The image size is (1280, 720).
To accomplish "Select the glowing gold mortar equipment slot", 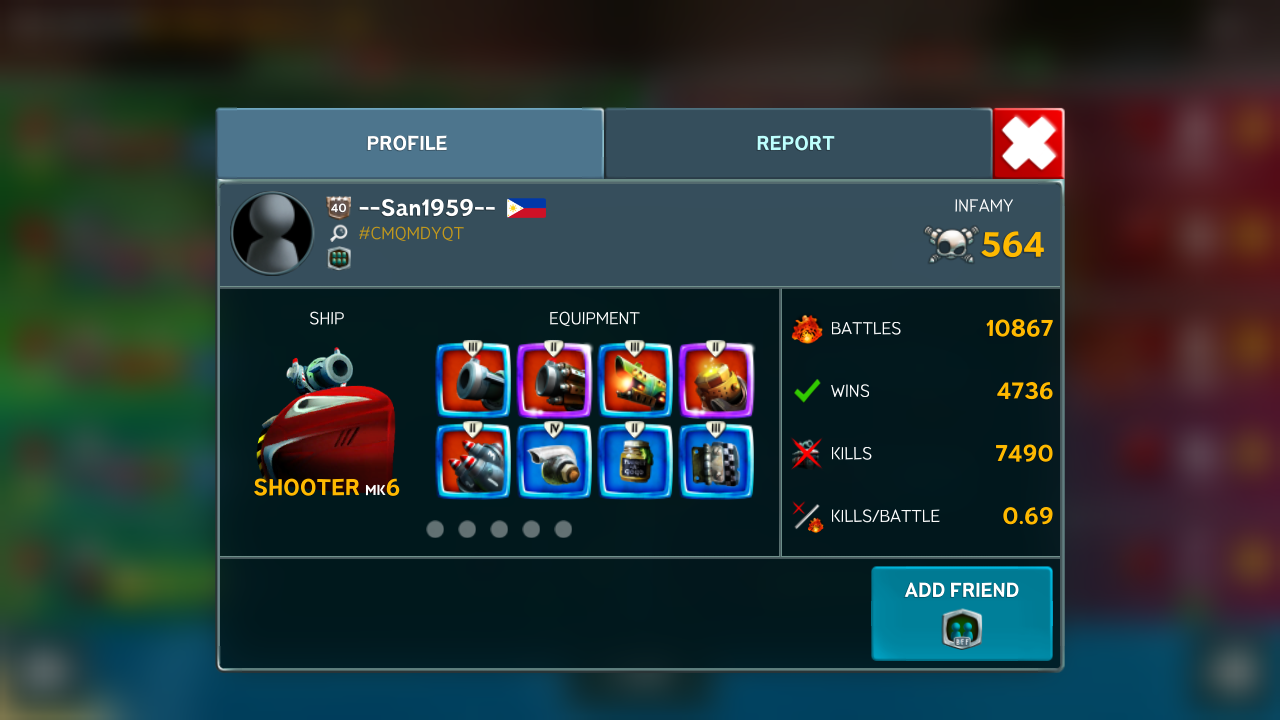I will (716, 380).
